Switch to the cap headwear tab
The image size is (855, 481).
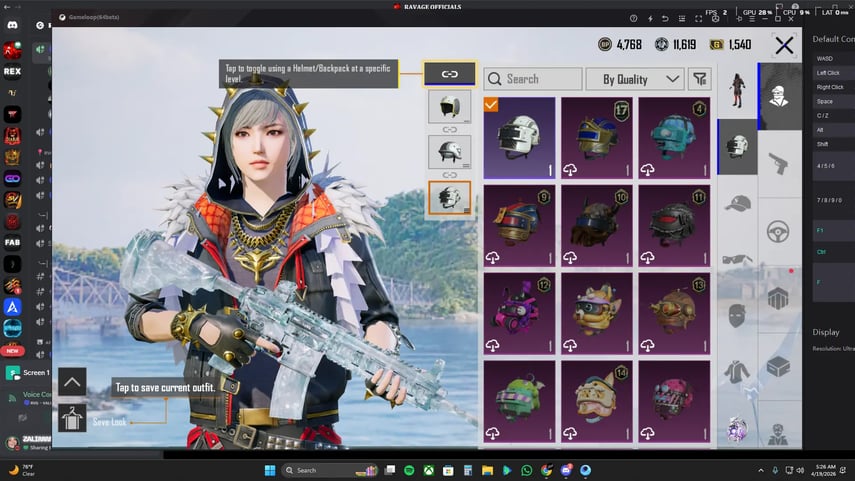[737, 203]
